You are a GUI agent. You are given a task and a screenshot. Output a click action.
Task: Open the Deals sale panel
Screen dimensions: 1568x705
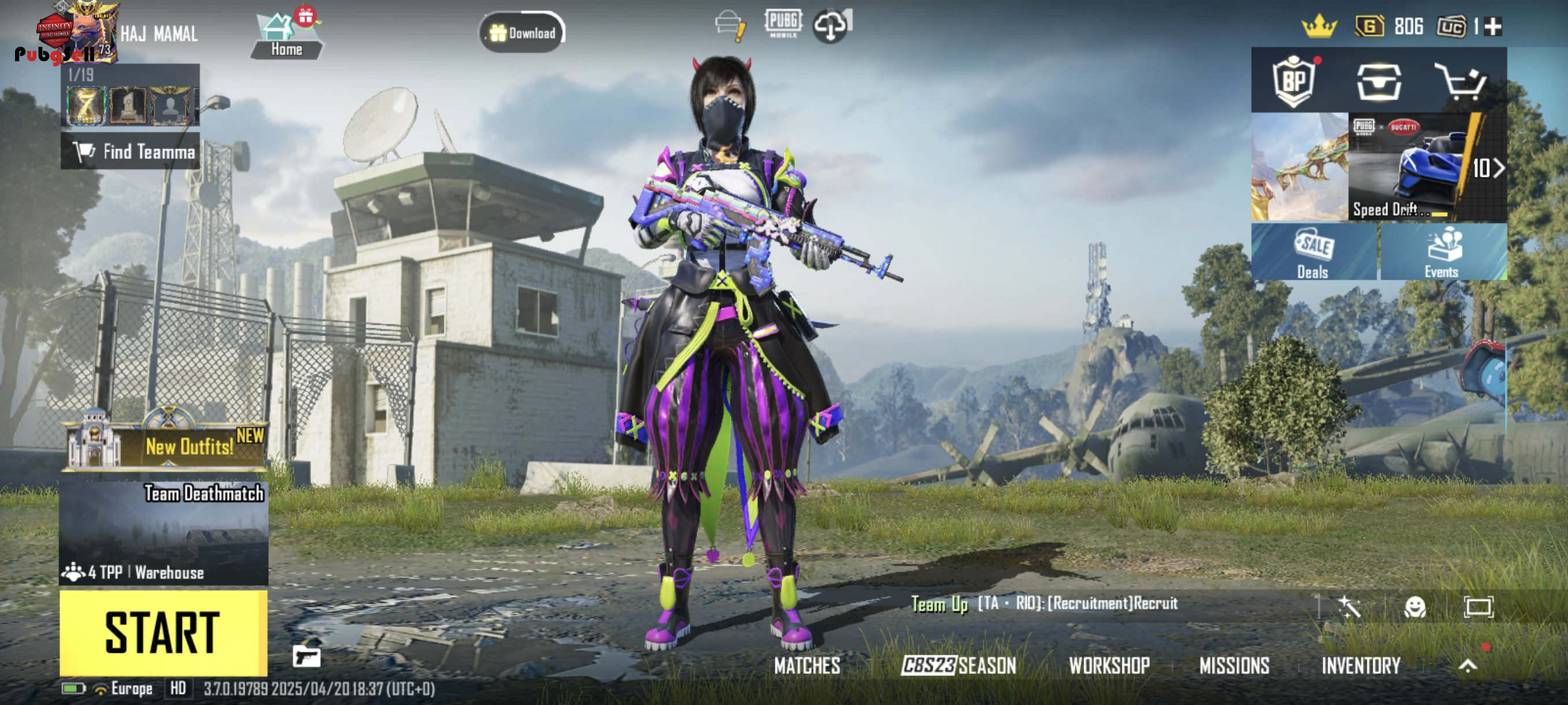pos(1314,252)
